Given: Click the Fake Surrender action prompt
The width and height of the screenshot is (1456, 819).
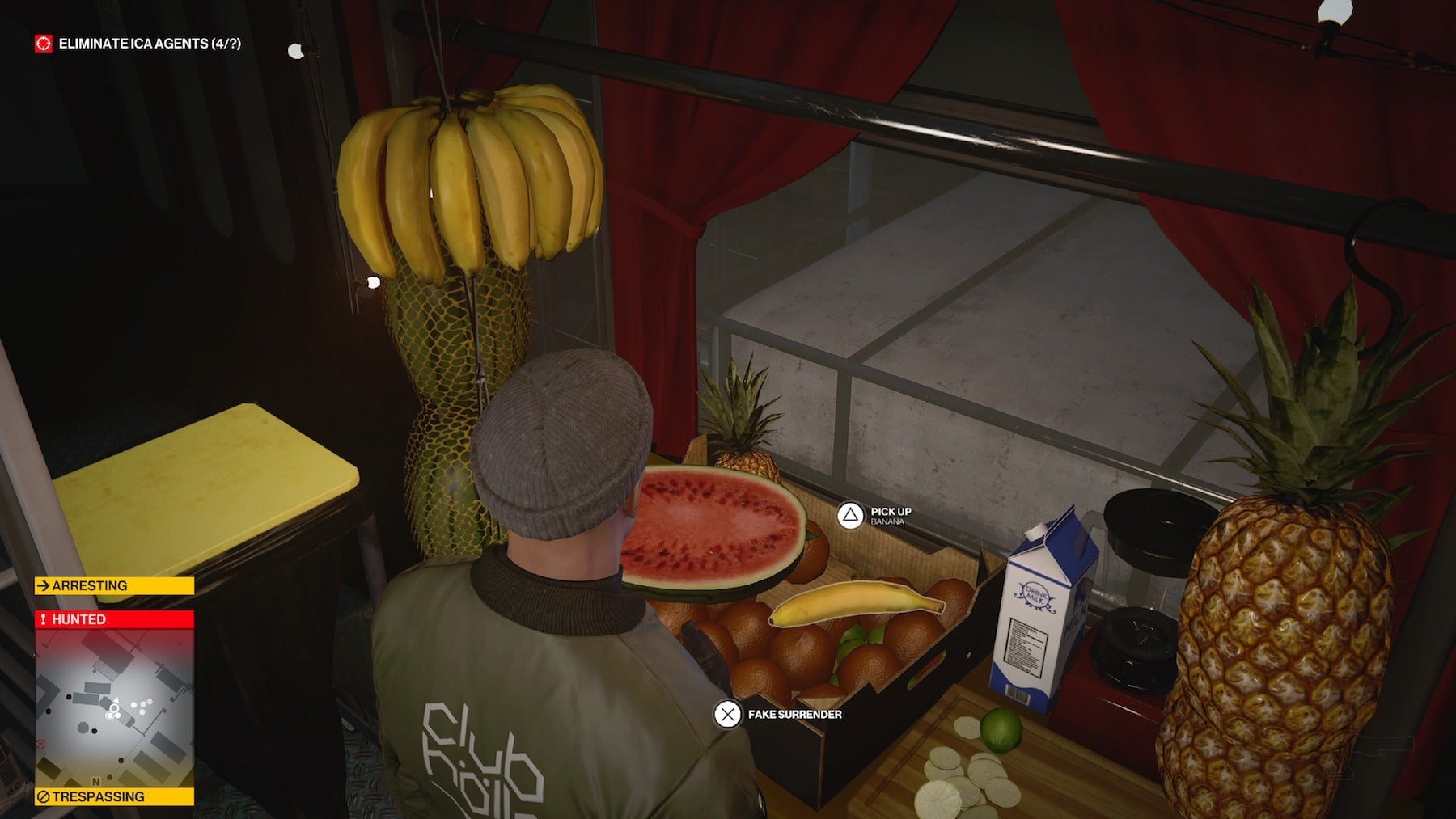Looking at the screenshot, I should pos(785,715).
